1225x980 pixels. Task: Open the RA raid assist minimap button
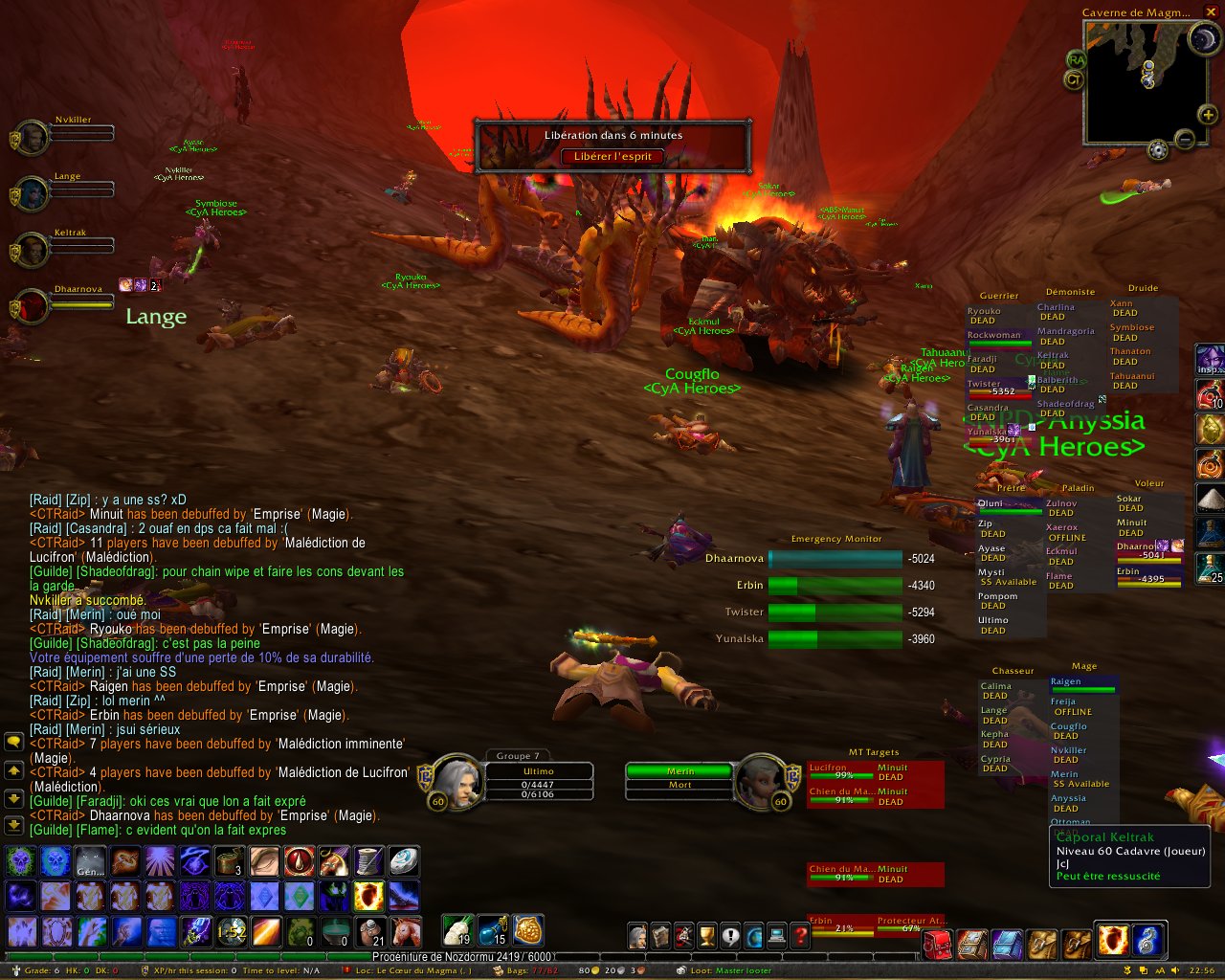tap(1077, 59)
